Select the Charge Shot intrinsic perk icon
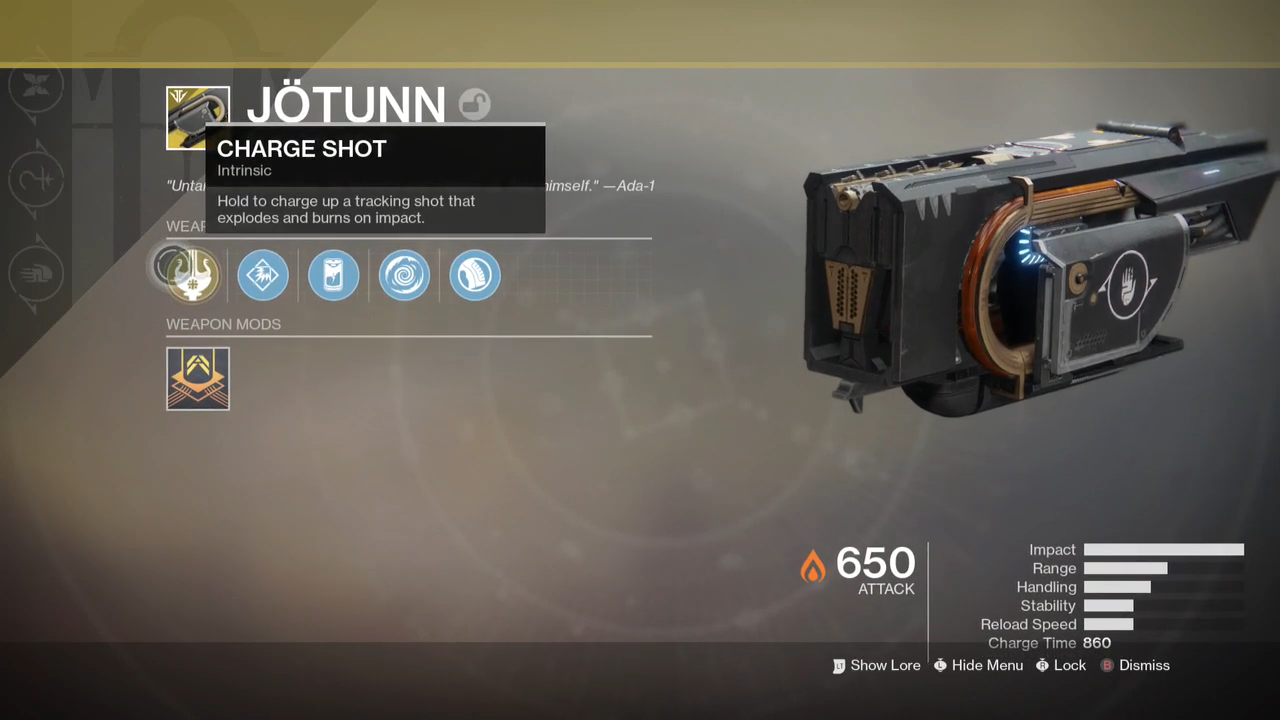The image size is (1280, 720). [x=192, y=275]
